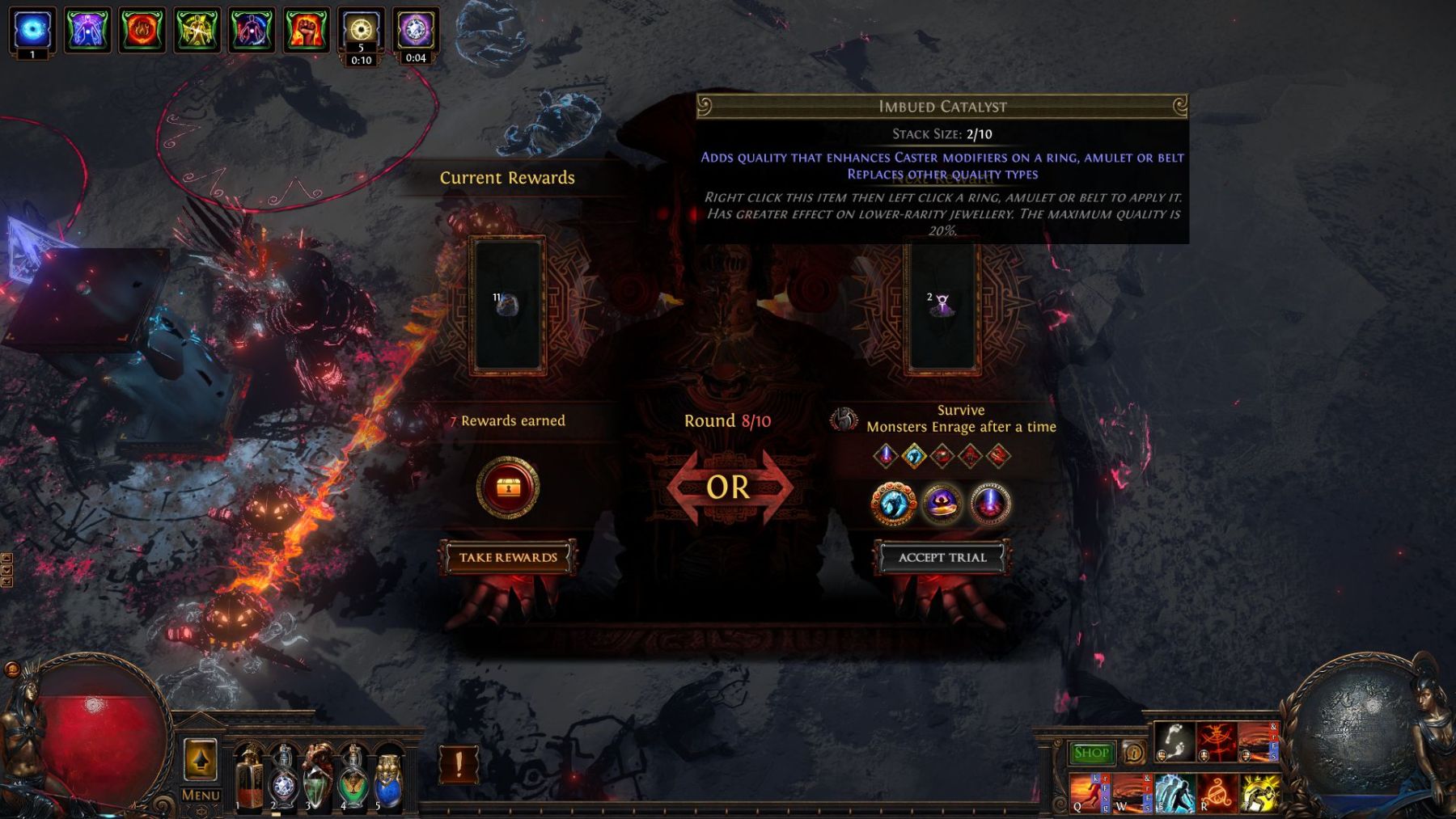Activate the blue phasing figures skill on E

1174,793
